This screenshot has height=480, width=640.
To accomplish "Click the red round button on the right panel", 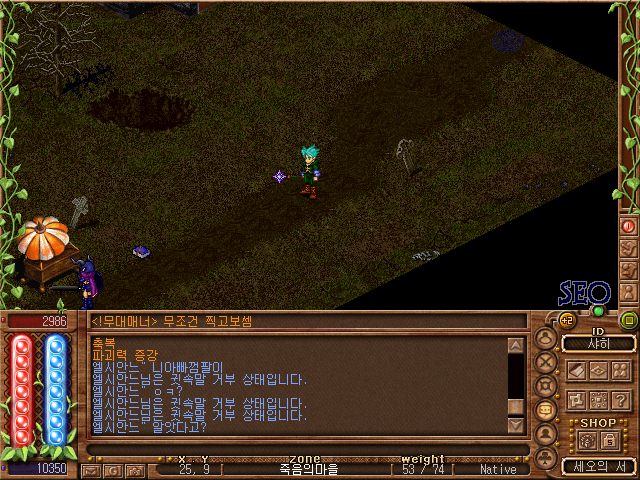I will pos(629,226).
